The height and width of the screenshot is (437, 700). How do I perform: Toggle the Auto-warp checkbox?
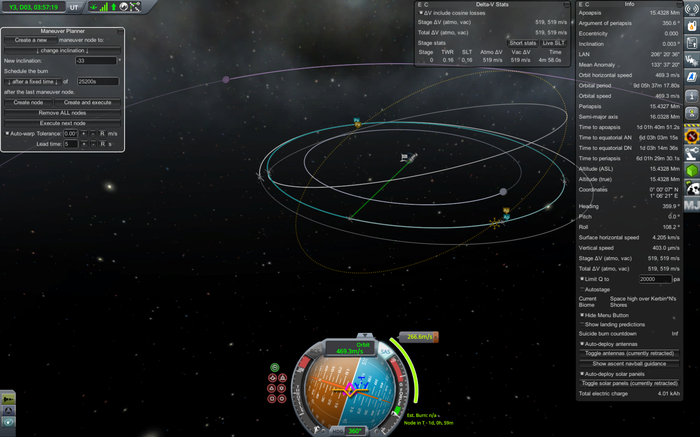(x=7, y=133)
